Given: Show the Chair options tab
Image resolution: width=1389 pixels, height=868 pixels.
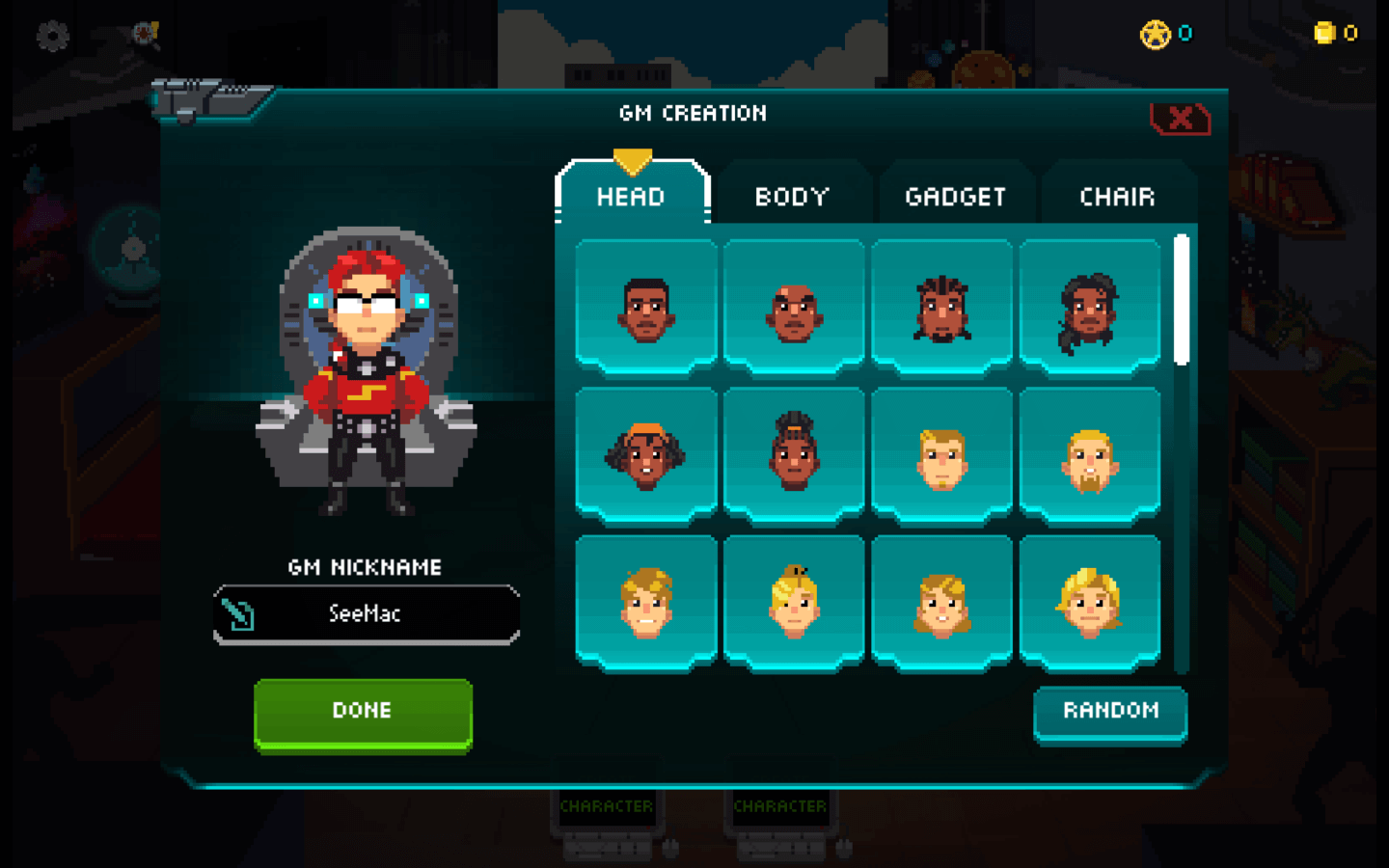Looking at the screenshot, I should (1117, 197).
